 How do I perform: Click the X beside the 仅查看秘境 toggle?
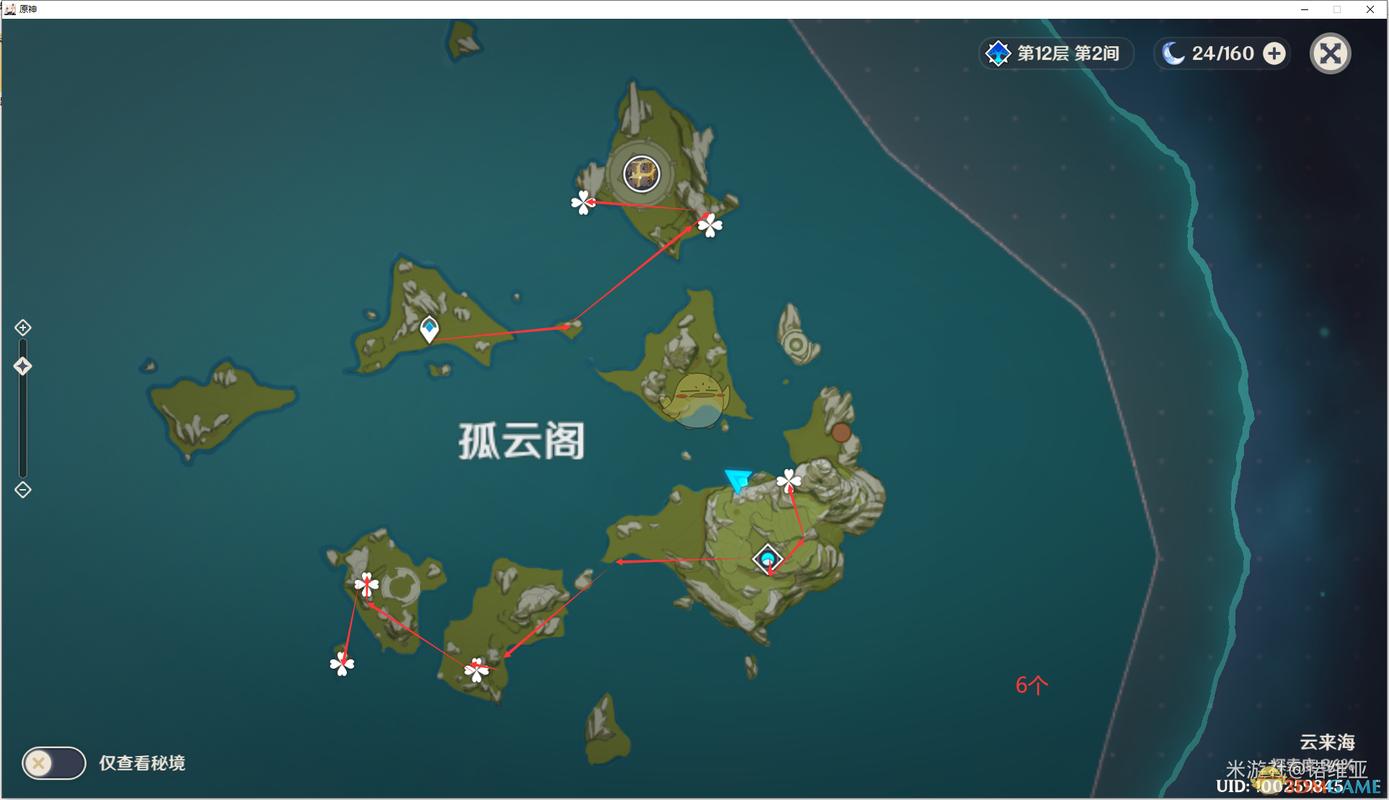click(x=38, y=763)
